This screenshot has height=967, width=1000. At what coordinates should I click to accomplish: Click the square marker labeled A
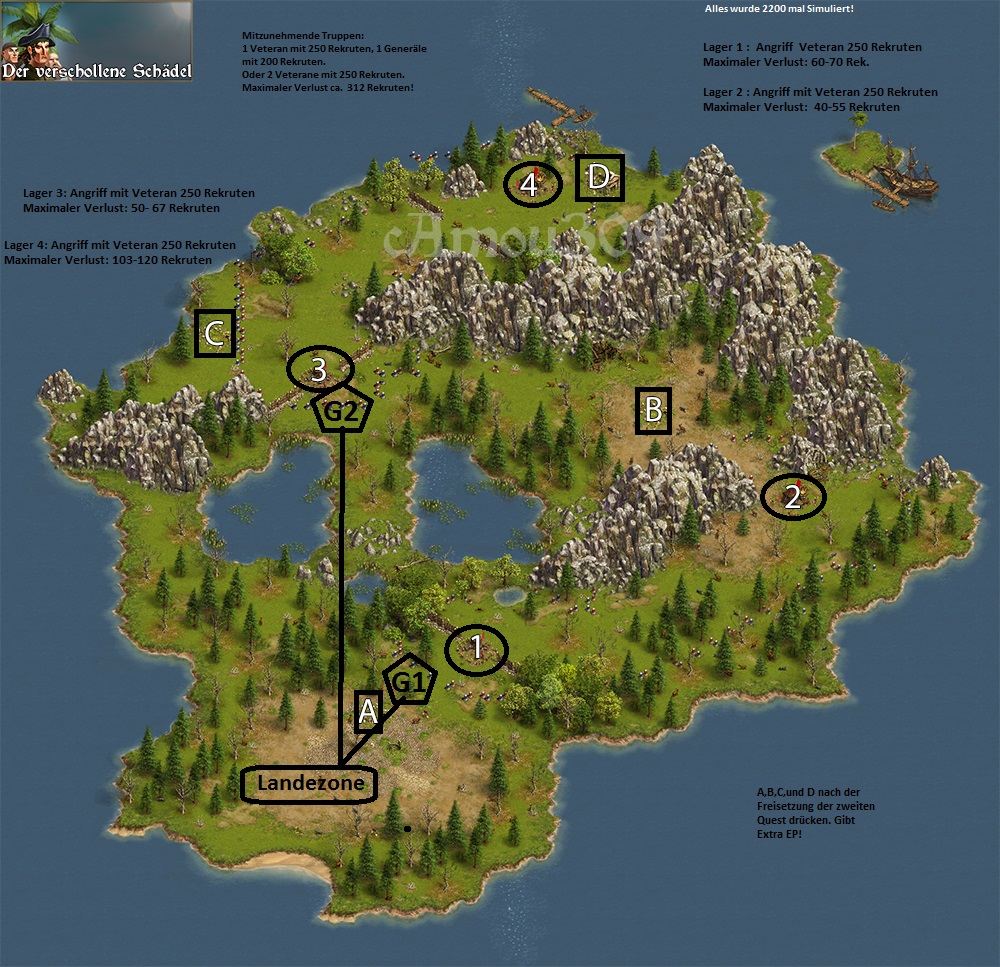tap(368, 712)
